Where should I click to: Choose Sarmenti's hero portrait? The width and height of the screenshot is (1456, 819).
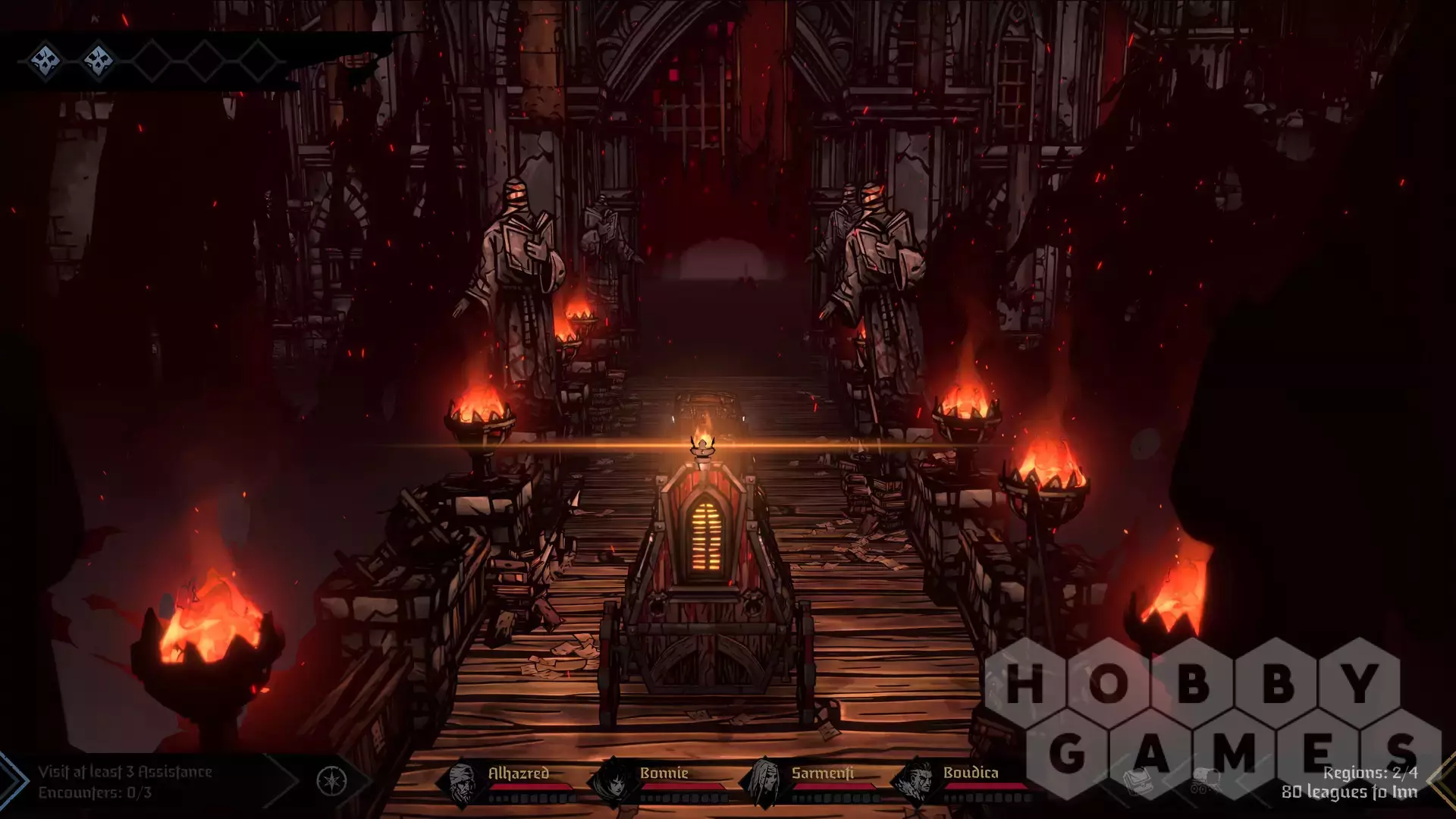[764, 783]
